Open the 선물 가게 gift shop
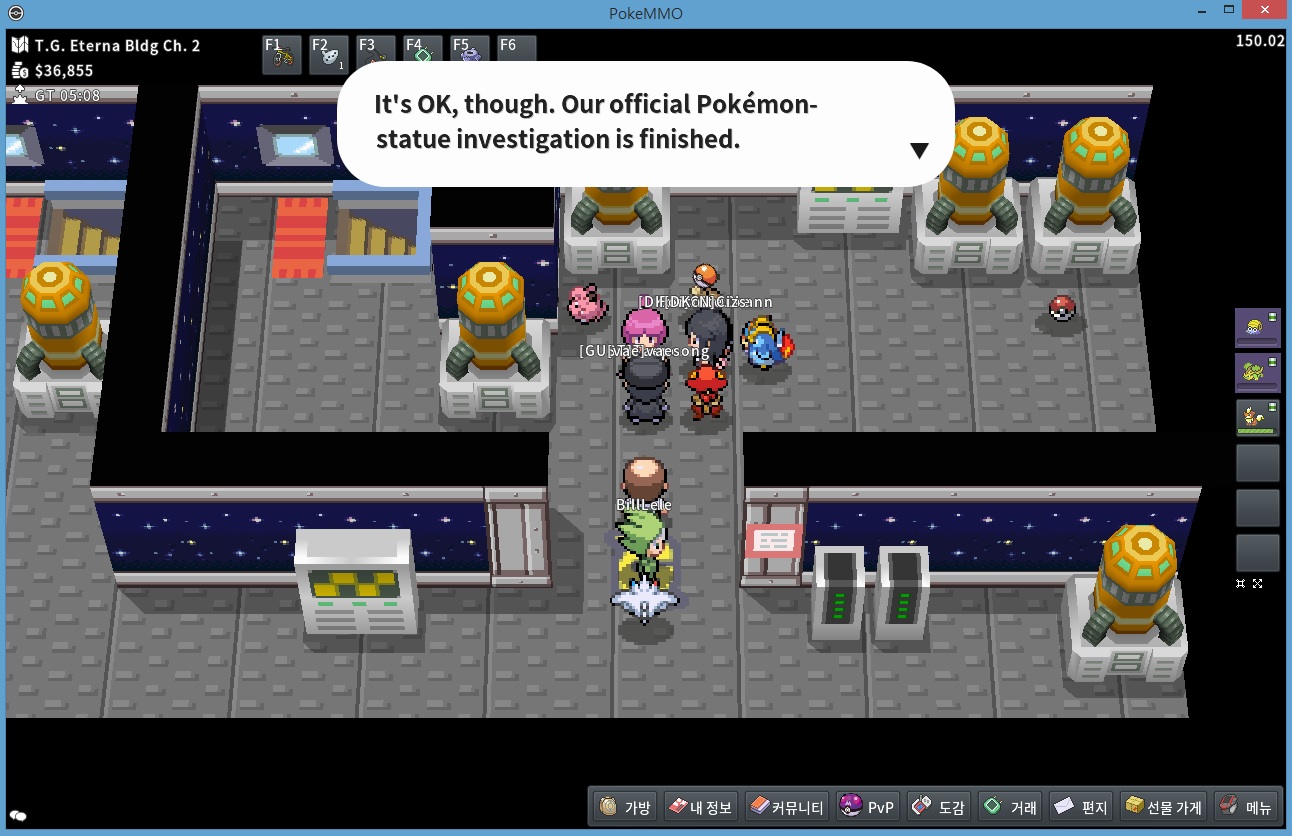 (1162, 807)
